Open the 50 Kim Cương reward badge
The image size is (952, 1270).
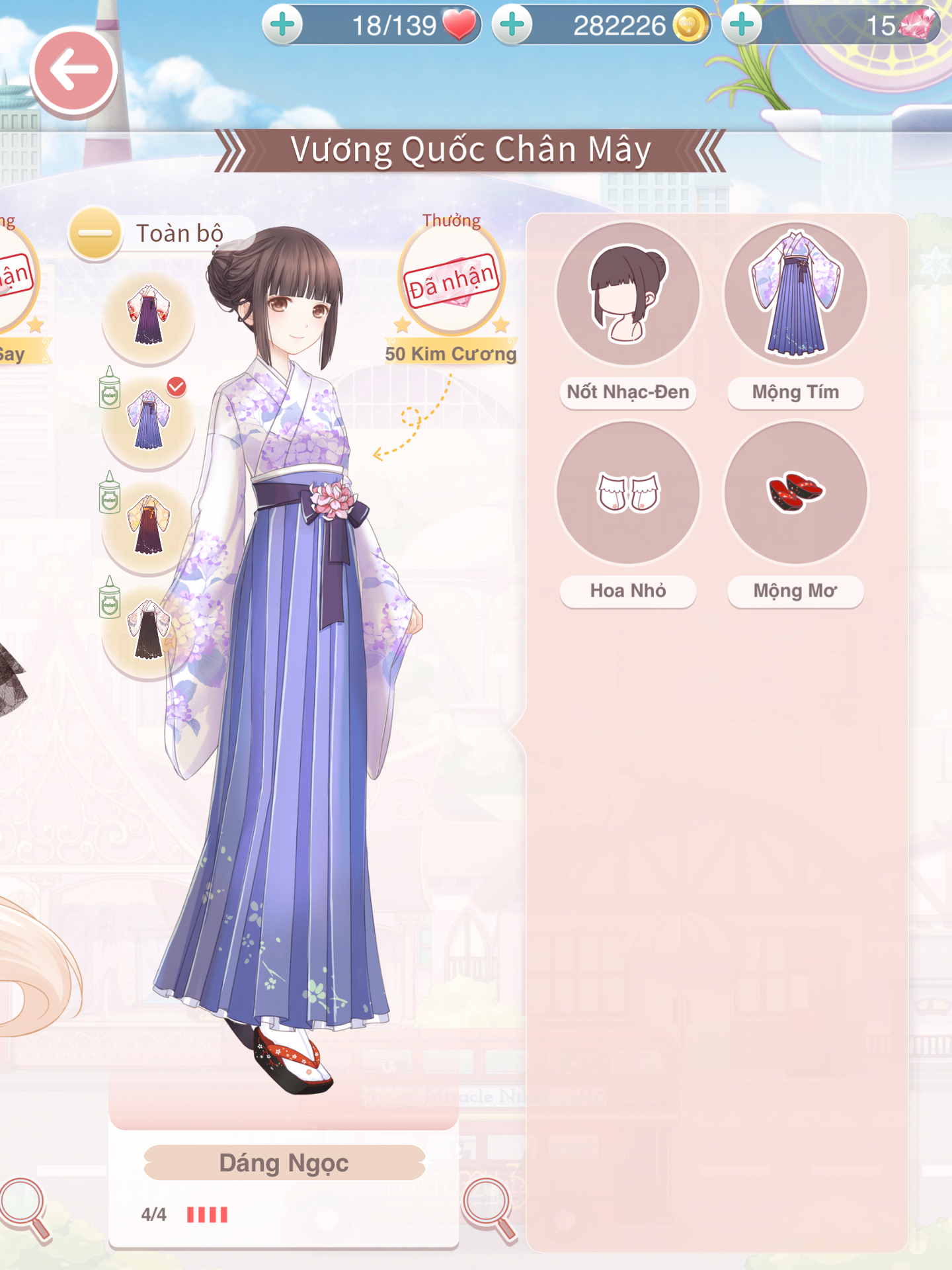[x=452, y=281]
